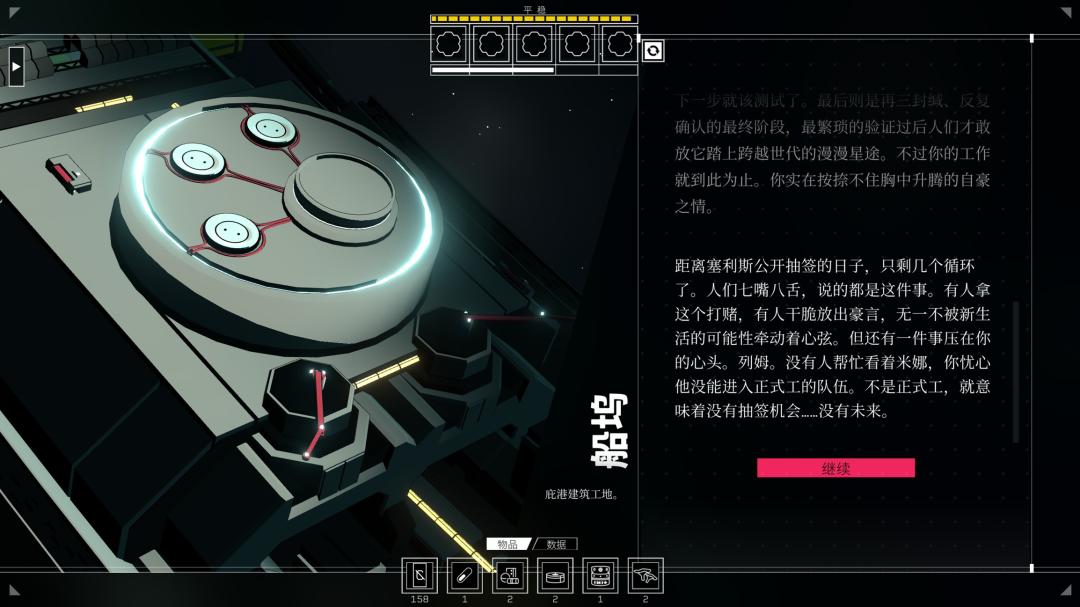Image resolution: width=1080 pixels, height=607 pixels.
Task: Click the story text scrollbar
Action: [x=1016, y=371]
